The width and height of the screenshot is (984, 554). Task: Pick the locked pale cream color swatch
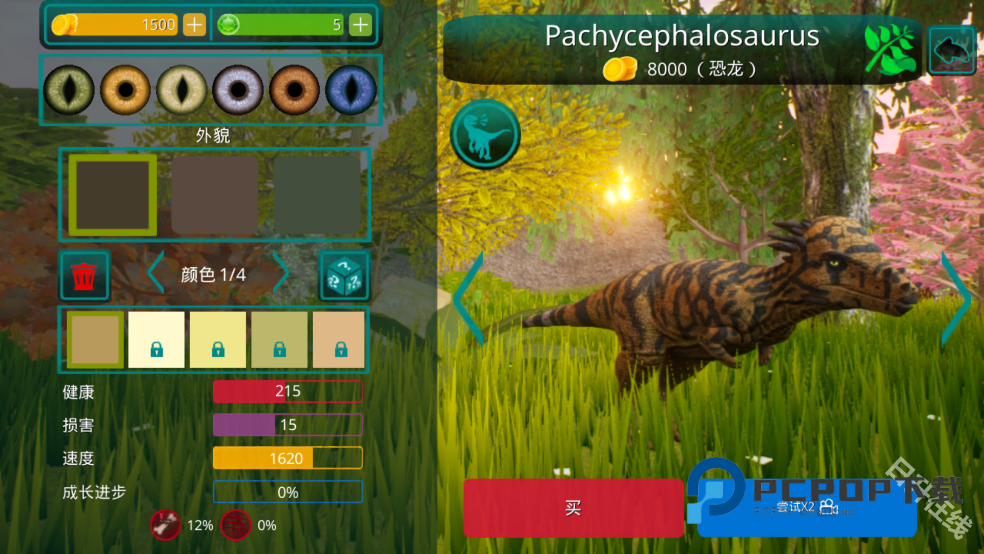point(157,339)
